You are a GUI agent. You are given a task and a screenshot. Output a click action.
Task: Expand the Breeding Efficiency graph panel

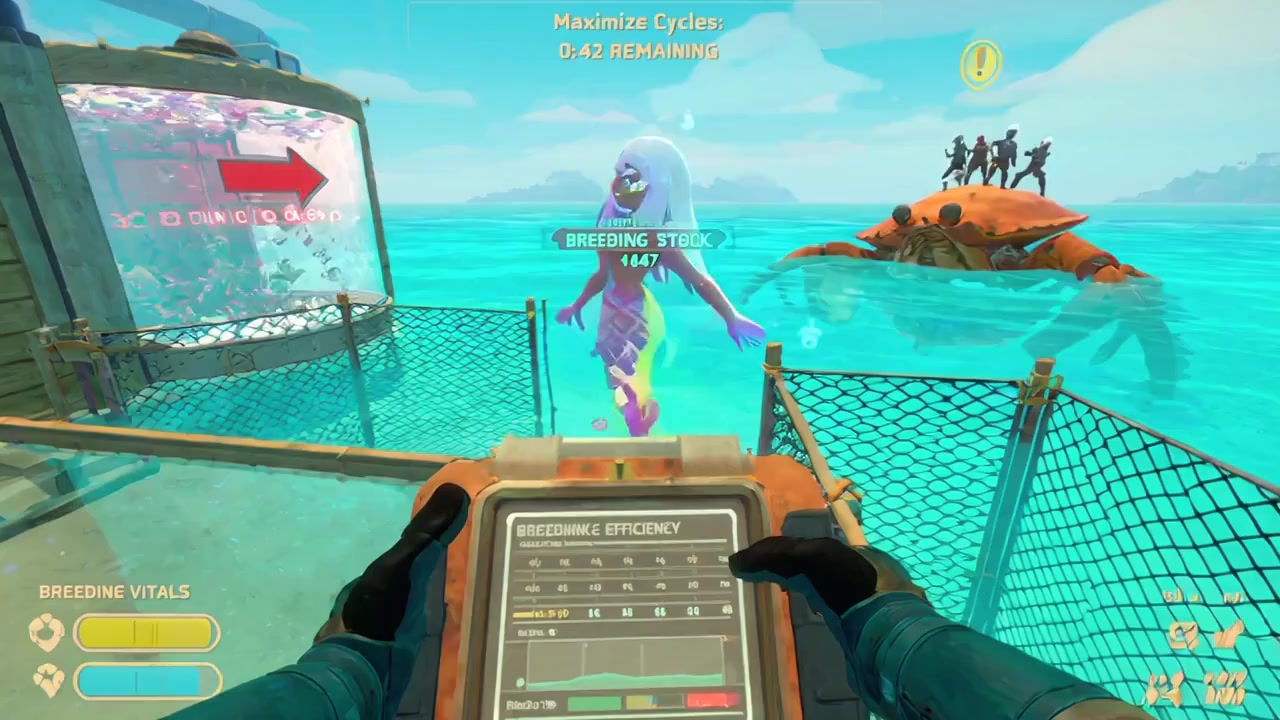pyautogui.click(x=624, y=662)
